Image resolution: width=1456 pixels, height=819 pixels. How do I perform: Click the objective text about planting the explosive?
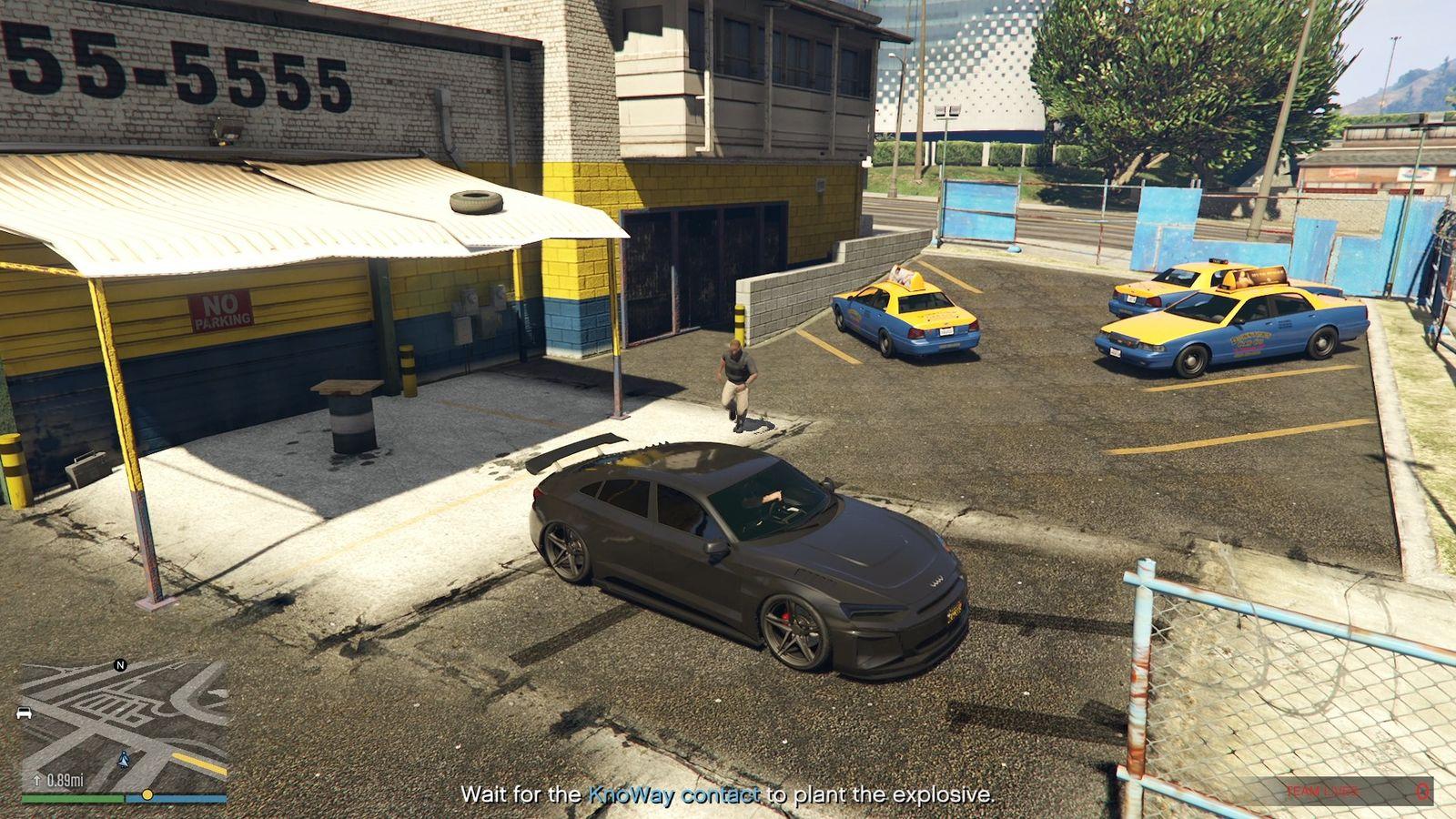point(728,793)
